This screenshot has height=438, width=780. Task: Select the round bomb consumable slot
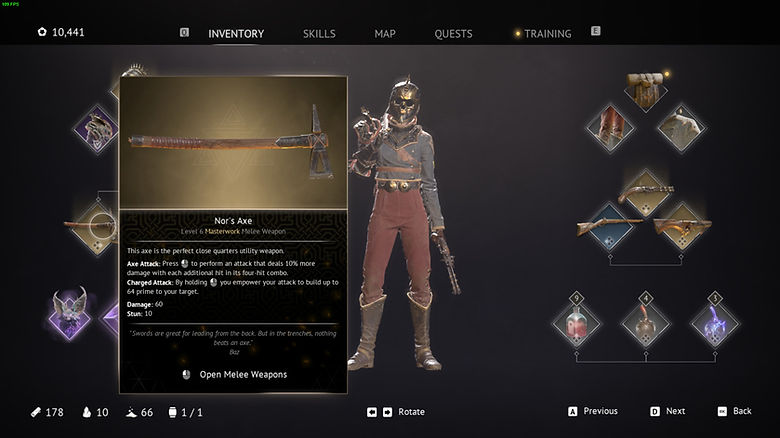click(x=645, y=322)
